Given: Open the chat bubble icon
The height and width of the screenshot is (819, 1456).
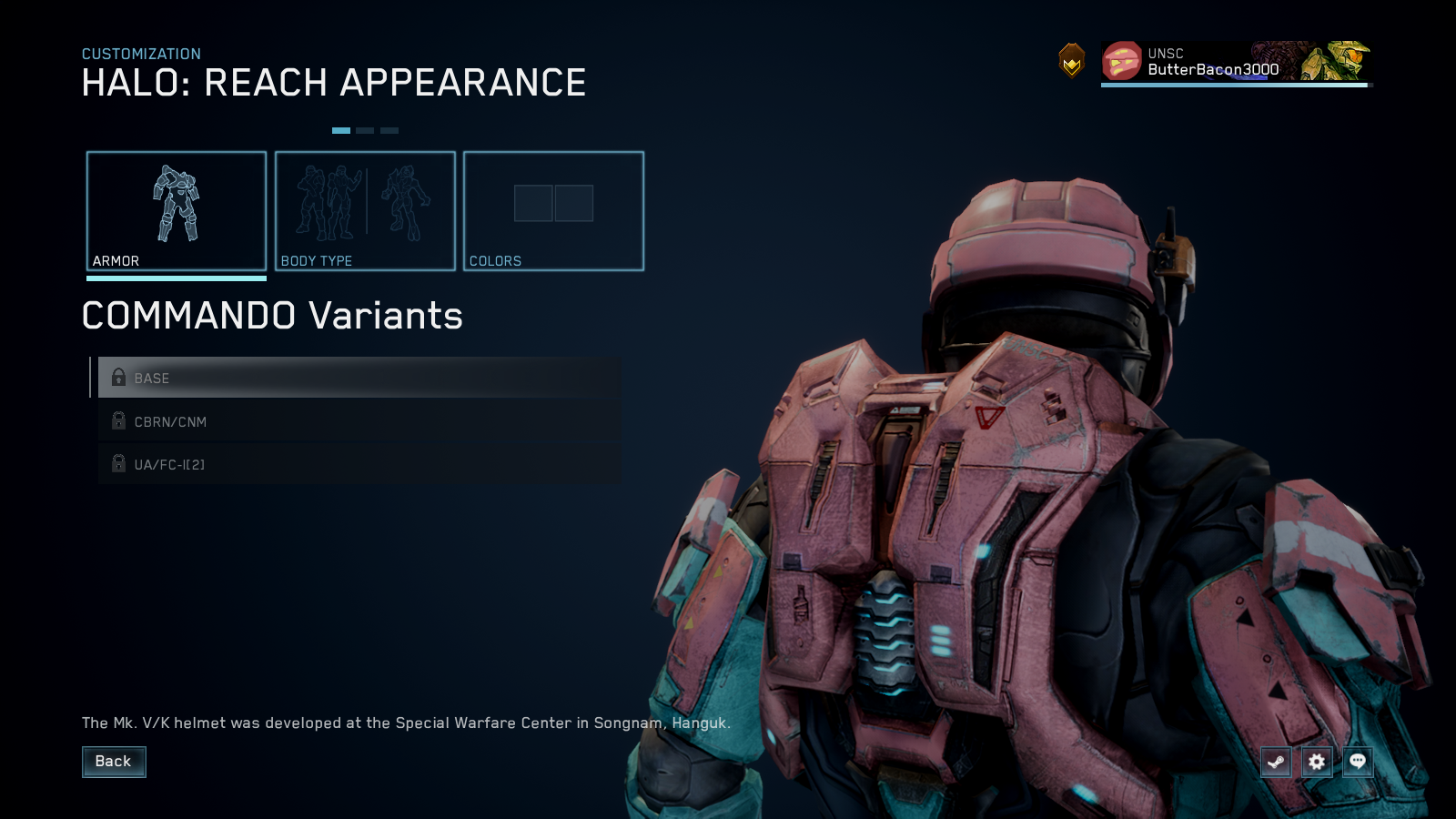Looking at the screenshot, I should [x=1357, y=763].
